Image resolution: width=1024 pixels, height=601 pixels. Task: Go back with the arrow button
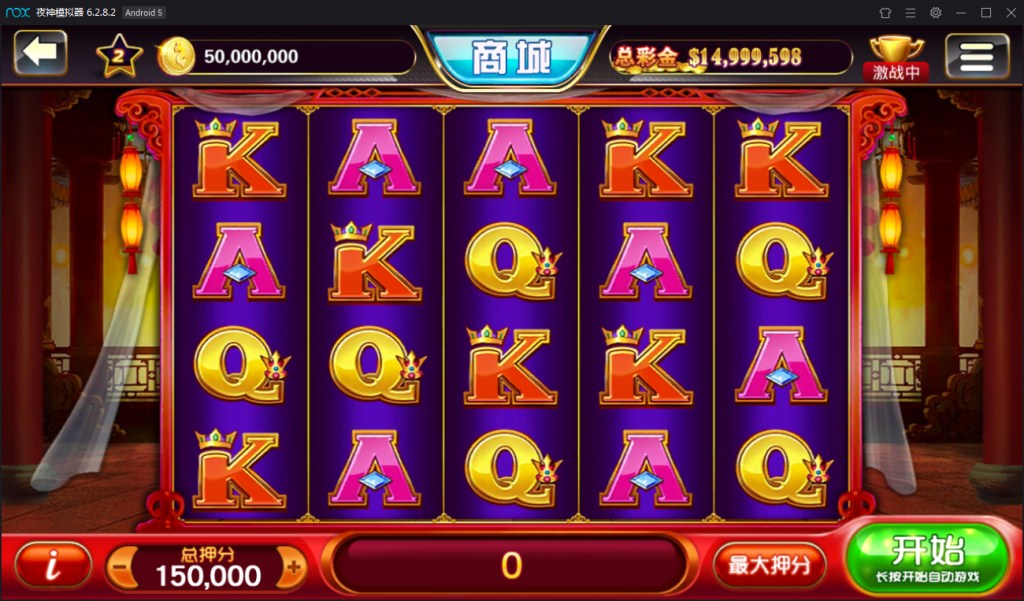[x=40, y=53]
